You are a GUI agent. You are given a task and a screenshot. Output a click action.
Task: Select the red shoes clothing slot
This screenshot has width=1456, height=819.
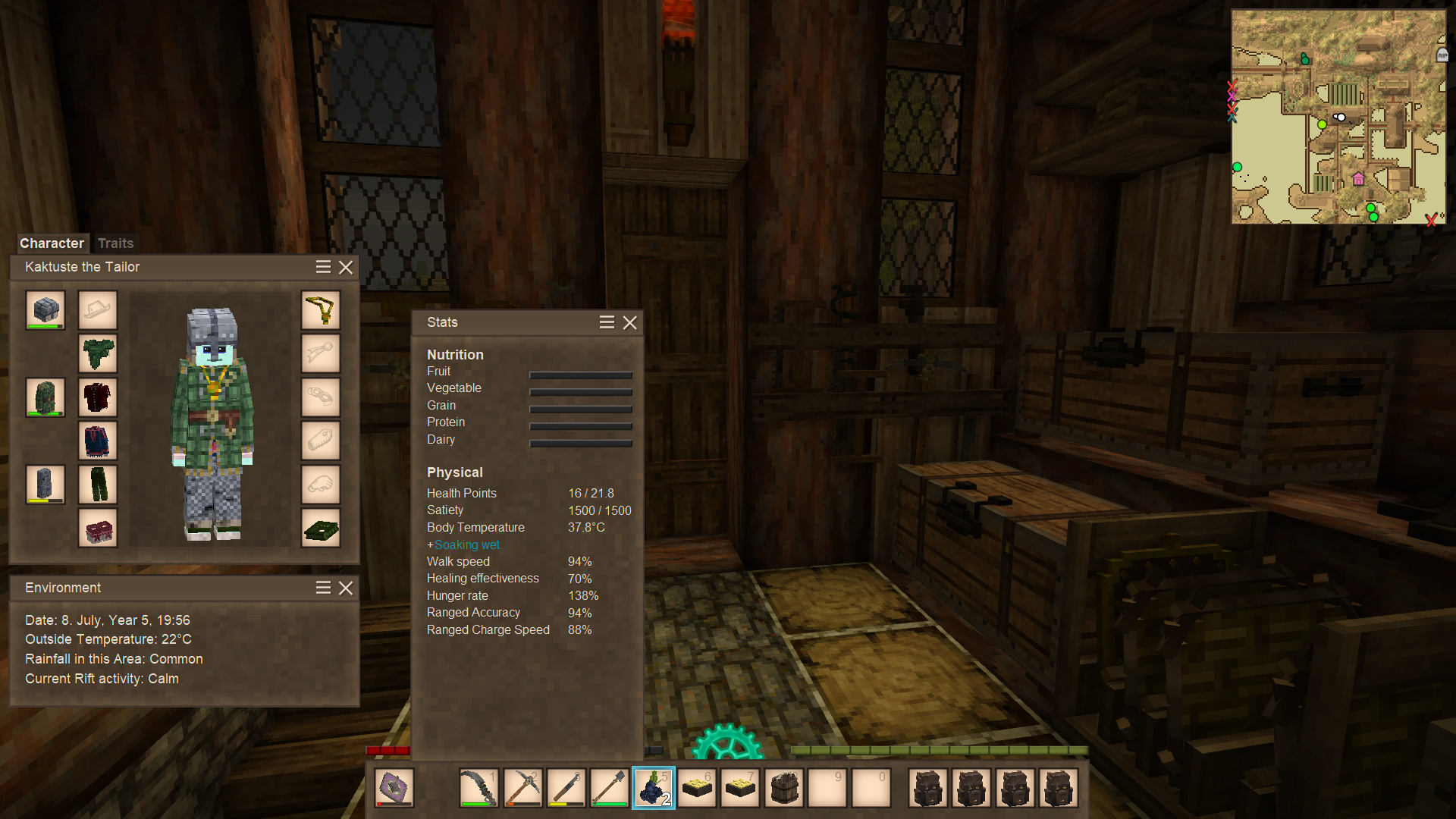(x=98, y=528)
